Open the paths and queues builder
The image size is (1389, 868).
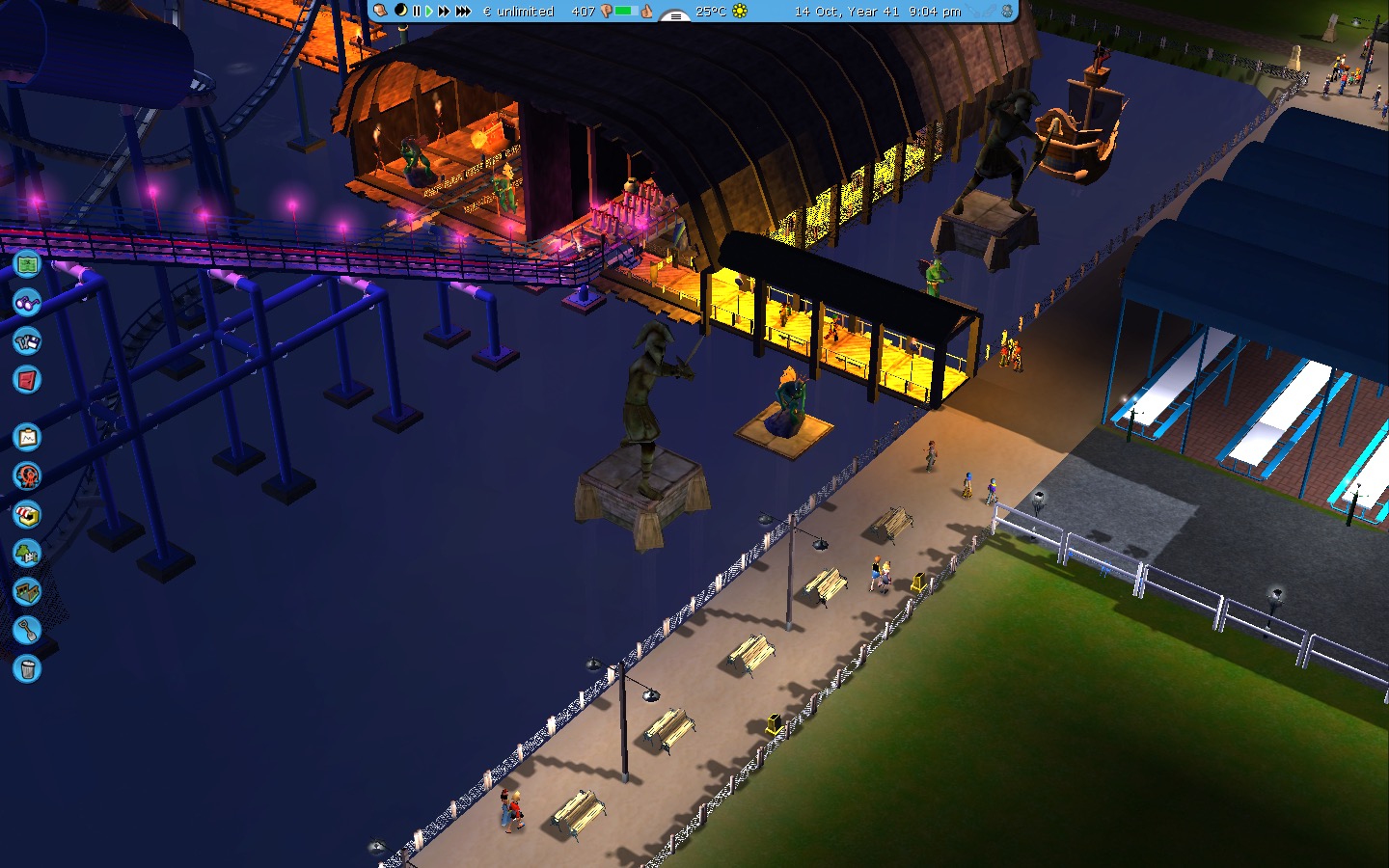click(x=27, y=591)
